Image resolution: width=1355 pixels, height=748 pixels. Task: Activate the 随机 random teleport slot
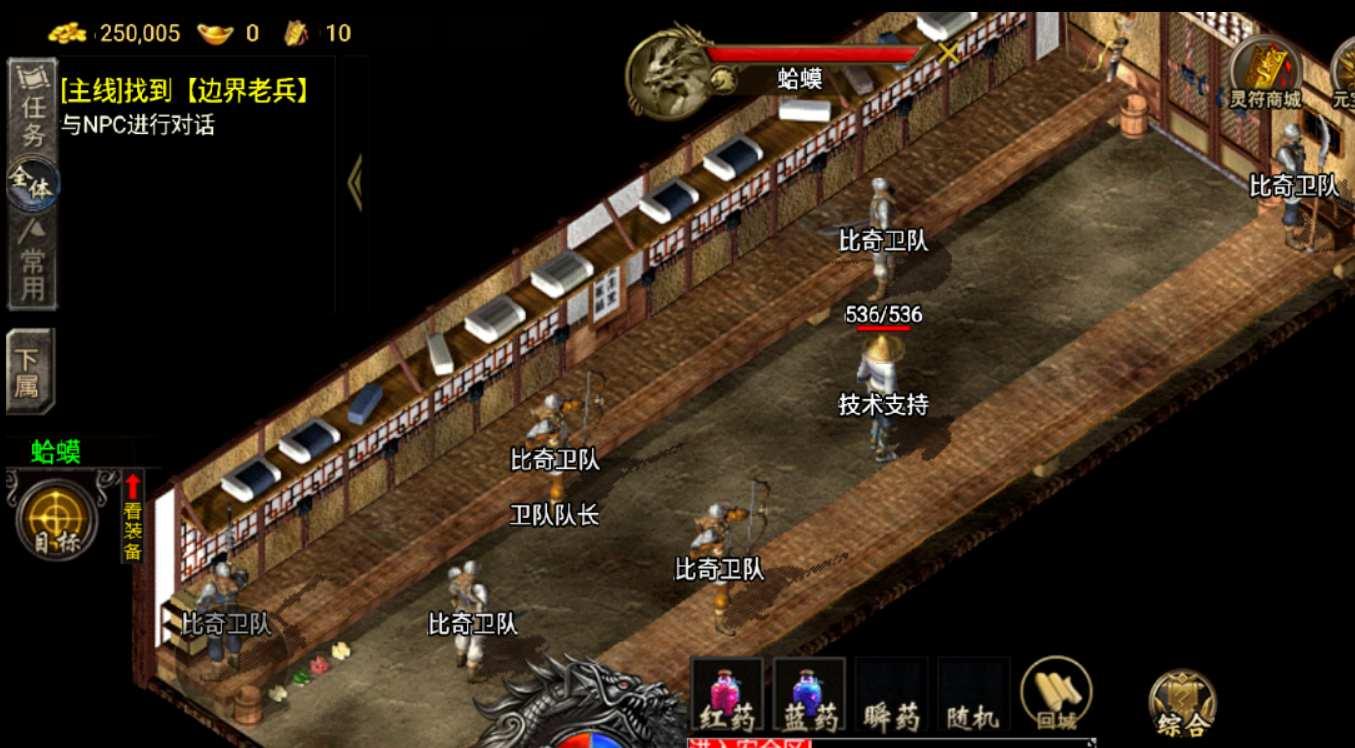(x=973, y=694)
